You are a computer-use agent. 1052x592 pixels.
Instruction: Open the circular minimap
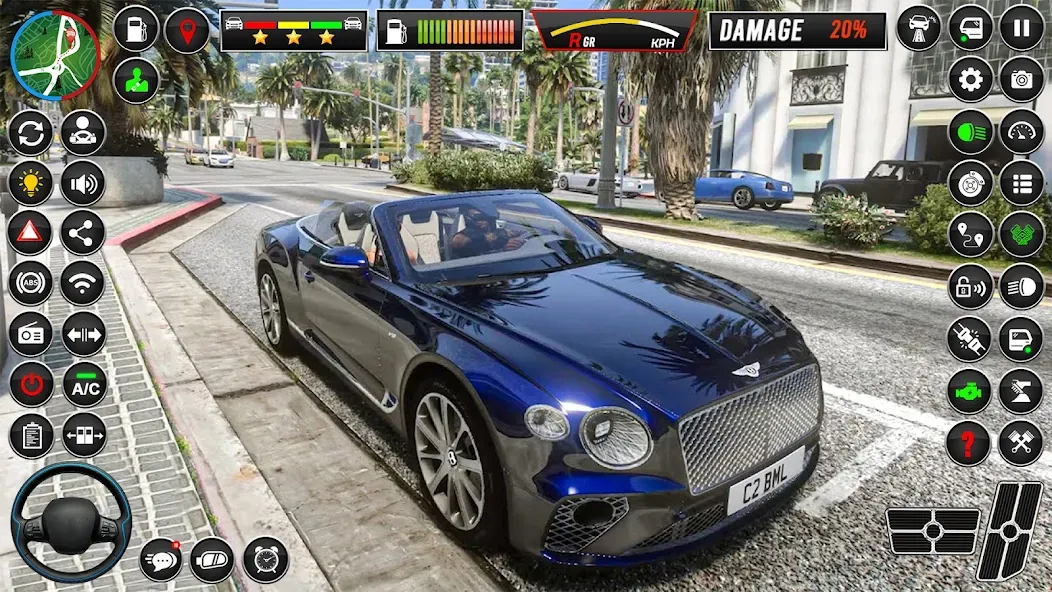coord(55,55)
